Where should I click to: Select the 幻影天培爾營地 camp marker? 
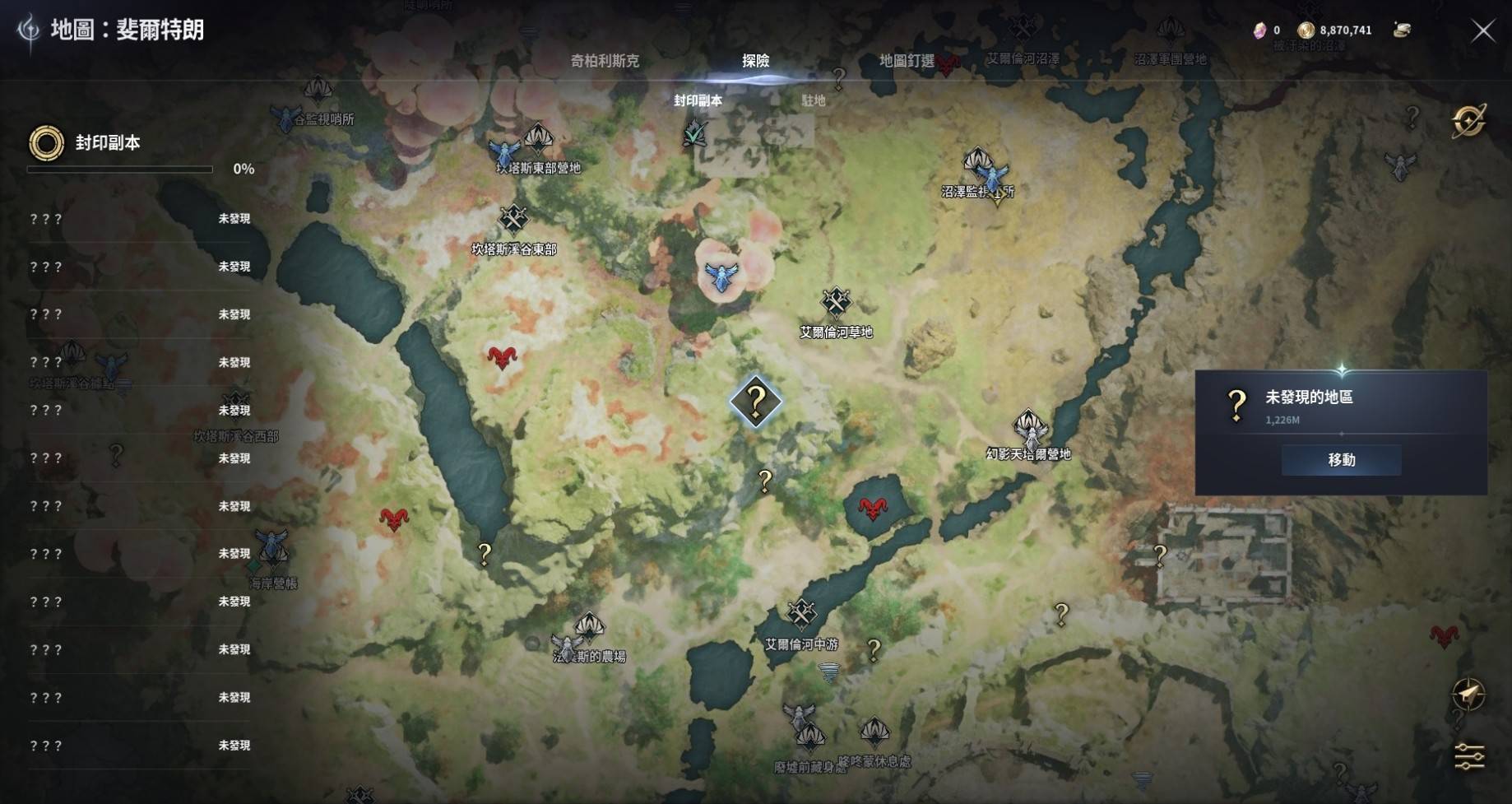click(1029, 428)
